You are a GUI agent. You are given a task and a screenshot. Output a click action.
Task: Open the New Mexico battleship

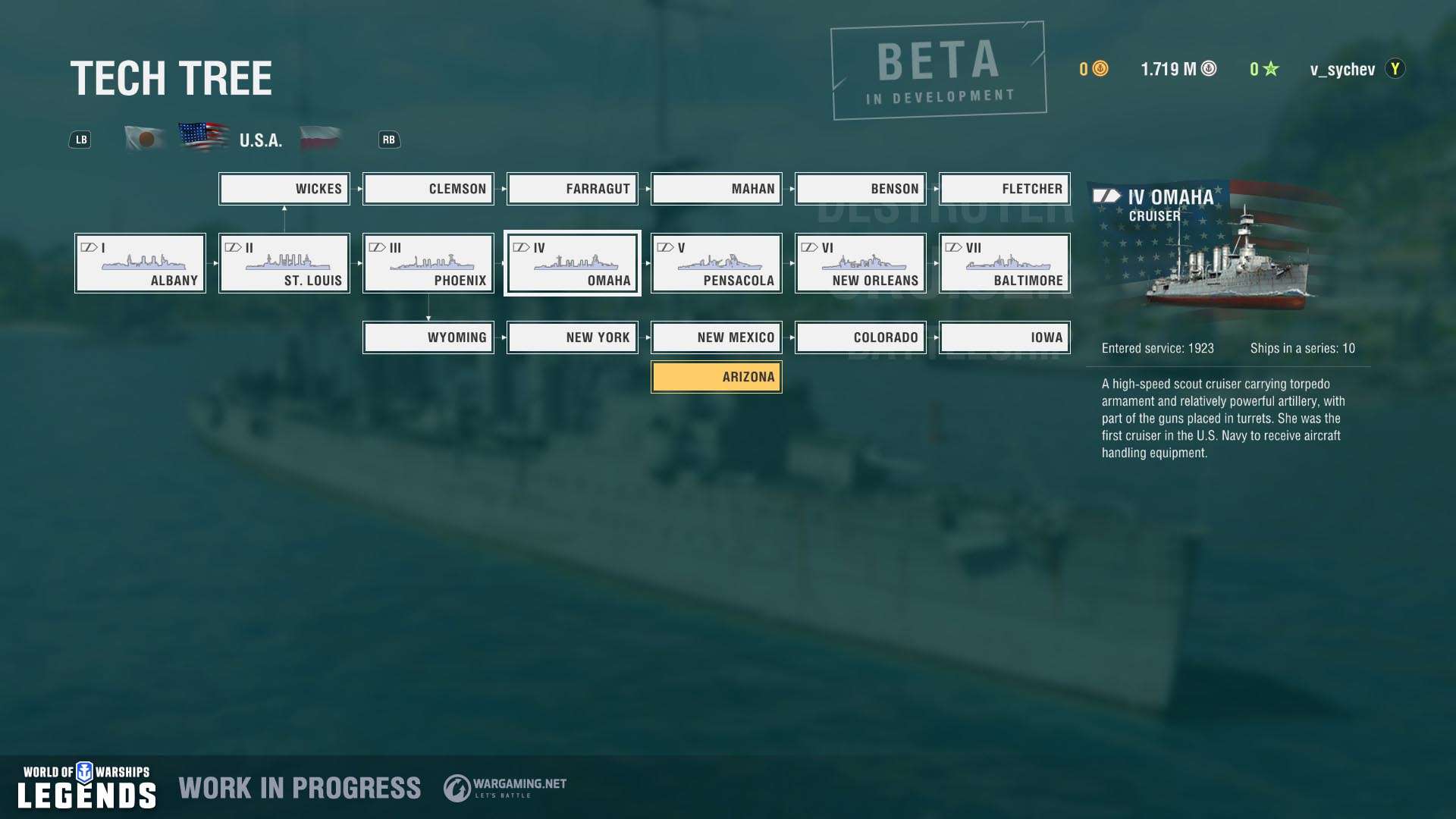pyautogui.click(x=717, y=337)
